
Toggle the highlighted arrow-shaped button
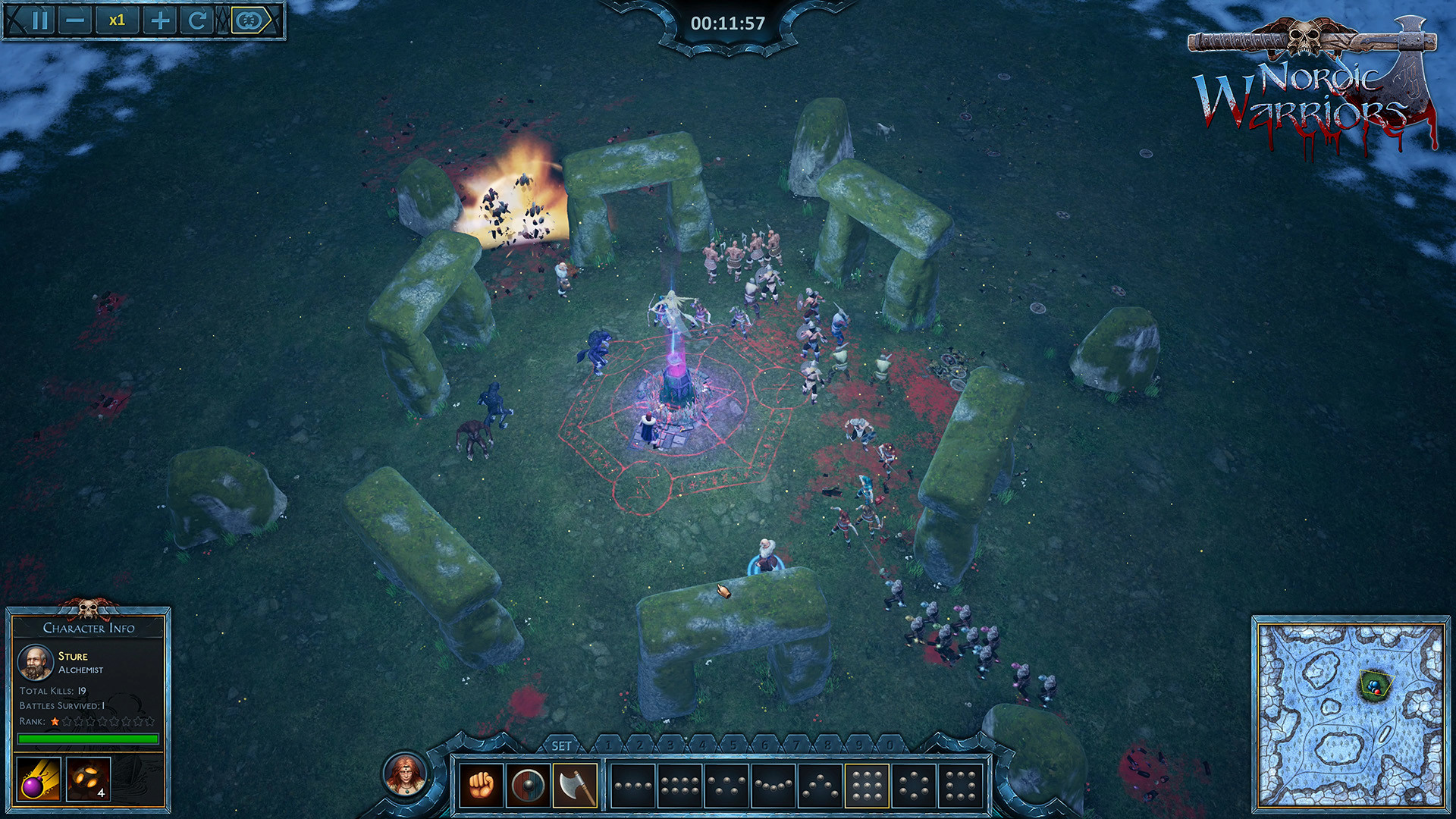[x=250, y=20]
